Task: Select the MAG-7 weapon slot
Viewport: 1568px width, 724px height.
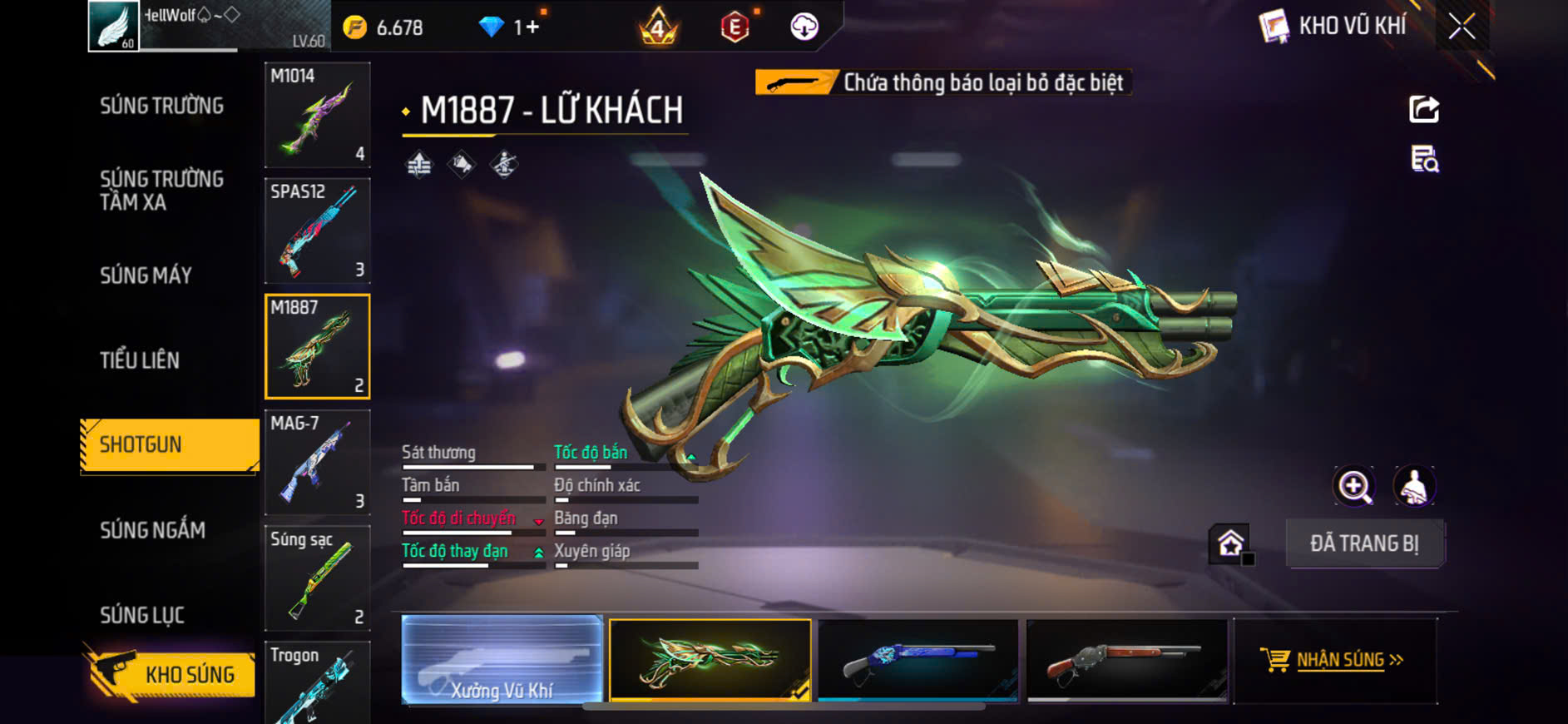Action: point(318,462)
